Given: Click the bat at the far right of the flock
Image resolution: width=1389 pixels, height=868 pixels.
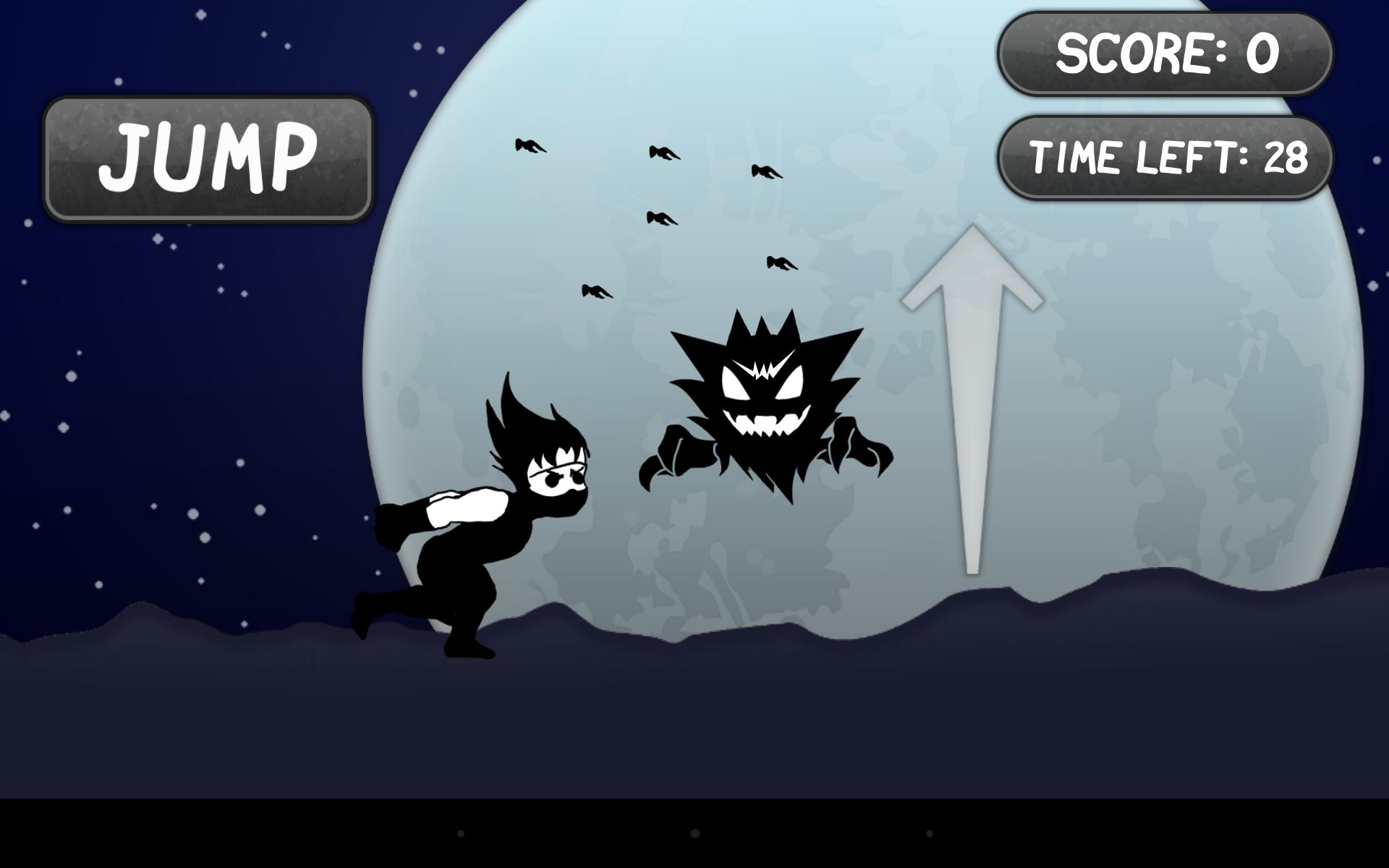Looking at the screenshot, I should (768, 170).
